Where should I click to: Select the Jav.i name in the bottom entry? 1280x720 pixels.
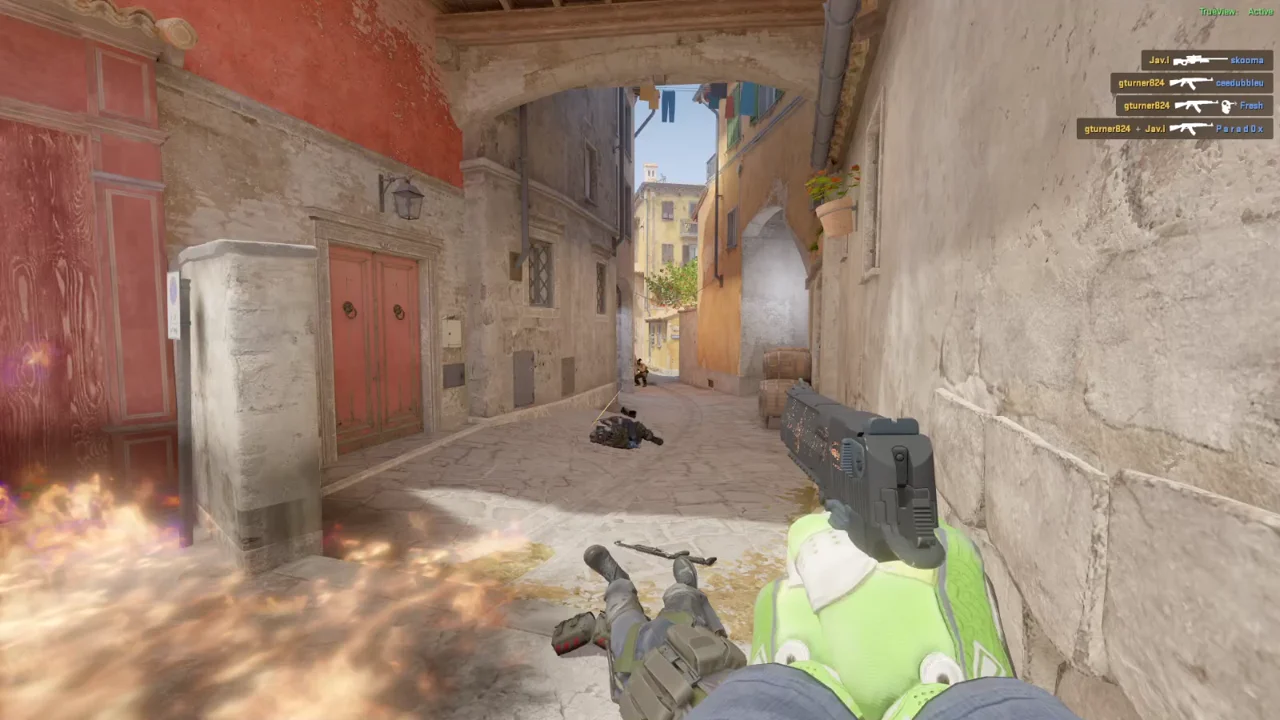(x=1156, y=128)
